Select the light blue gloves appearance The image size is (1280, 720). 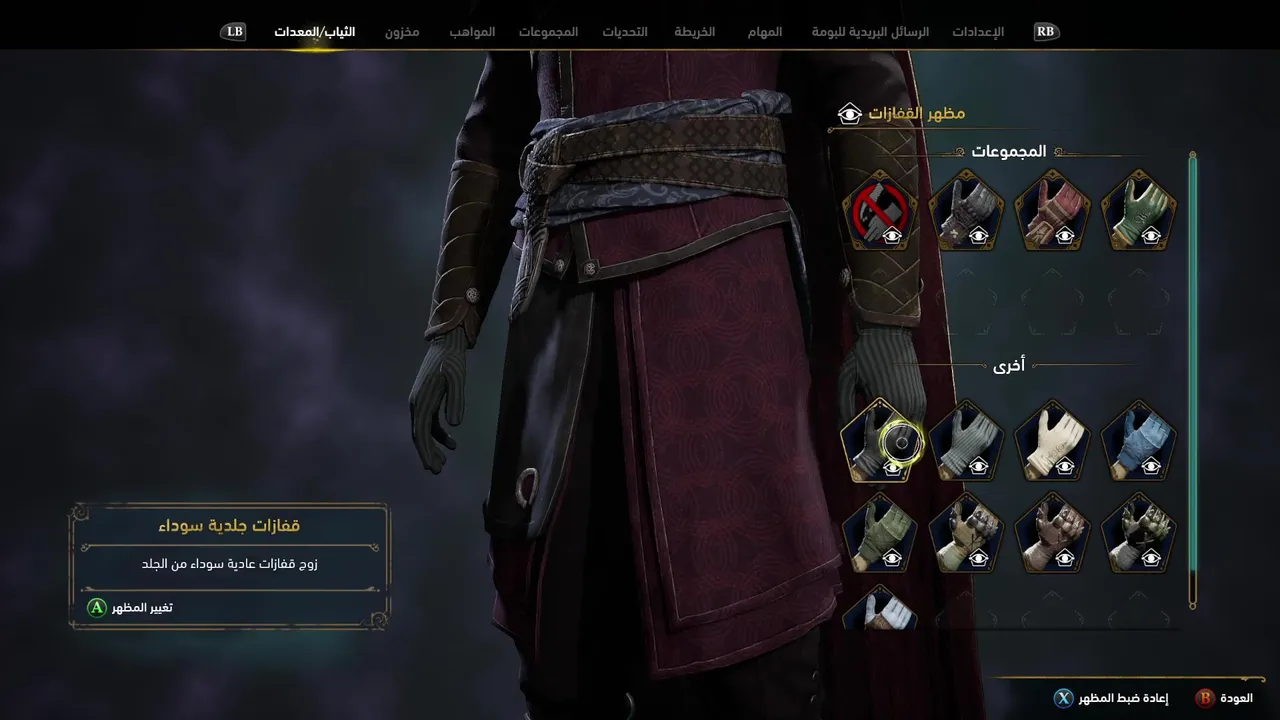click(x=1138, y=441)
